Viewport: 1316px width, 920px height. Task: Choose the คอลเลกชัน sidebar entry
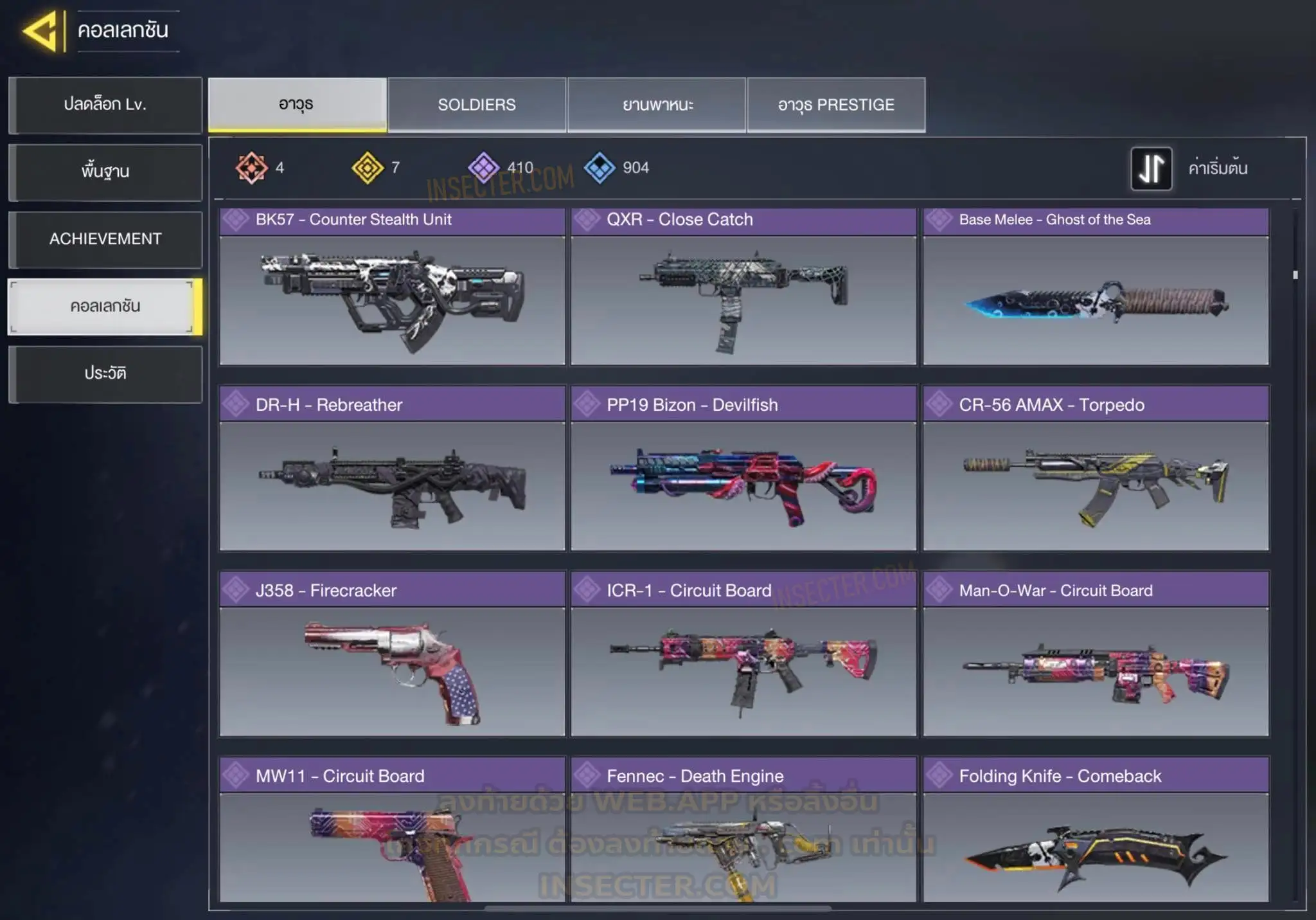click(105, 307)
